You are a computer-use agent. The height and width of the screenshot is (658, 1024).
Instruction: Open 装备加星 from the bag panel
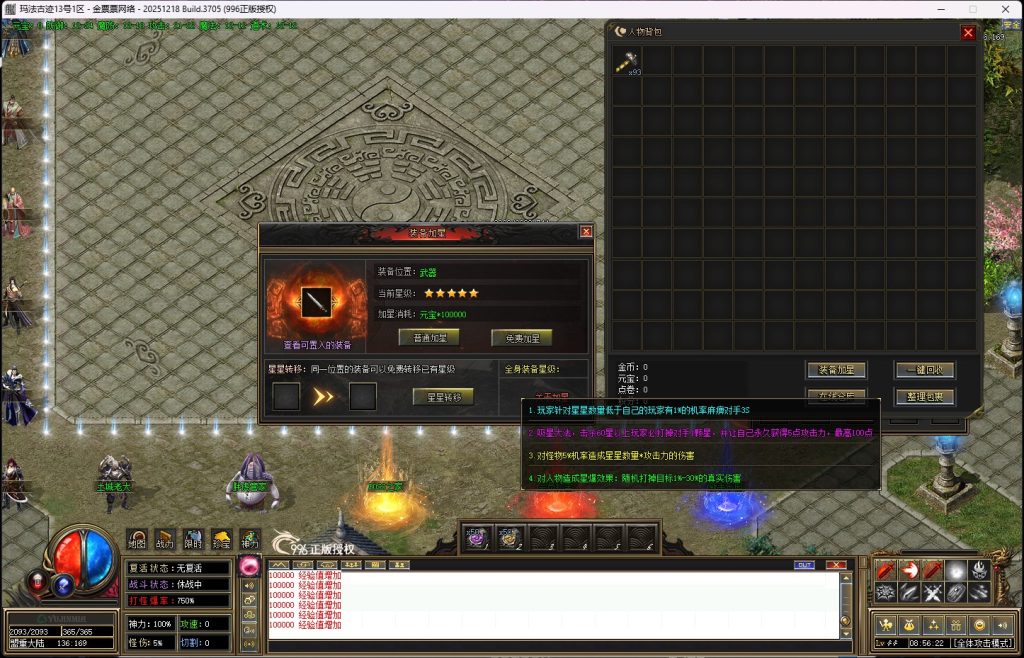pos(836,370)
